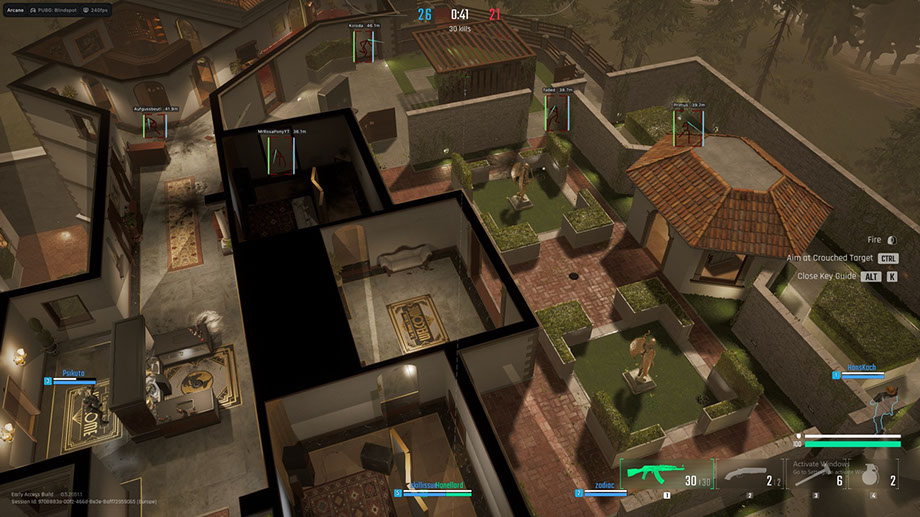Equip the hammer in the third slot
Viewport: 920px width, 517px height.
816,477
